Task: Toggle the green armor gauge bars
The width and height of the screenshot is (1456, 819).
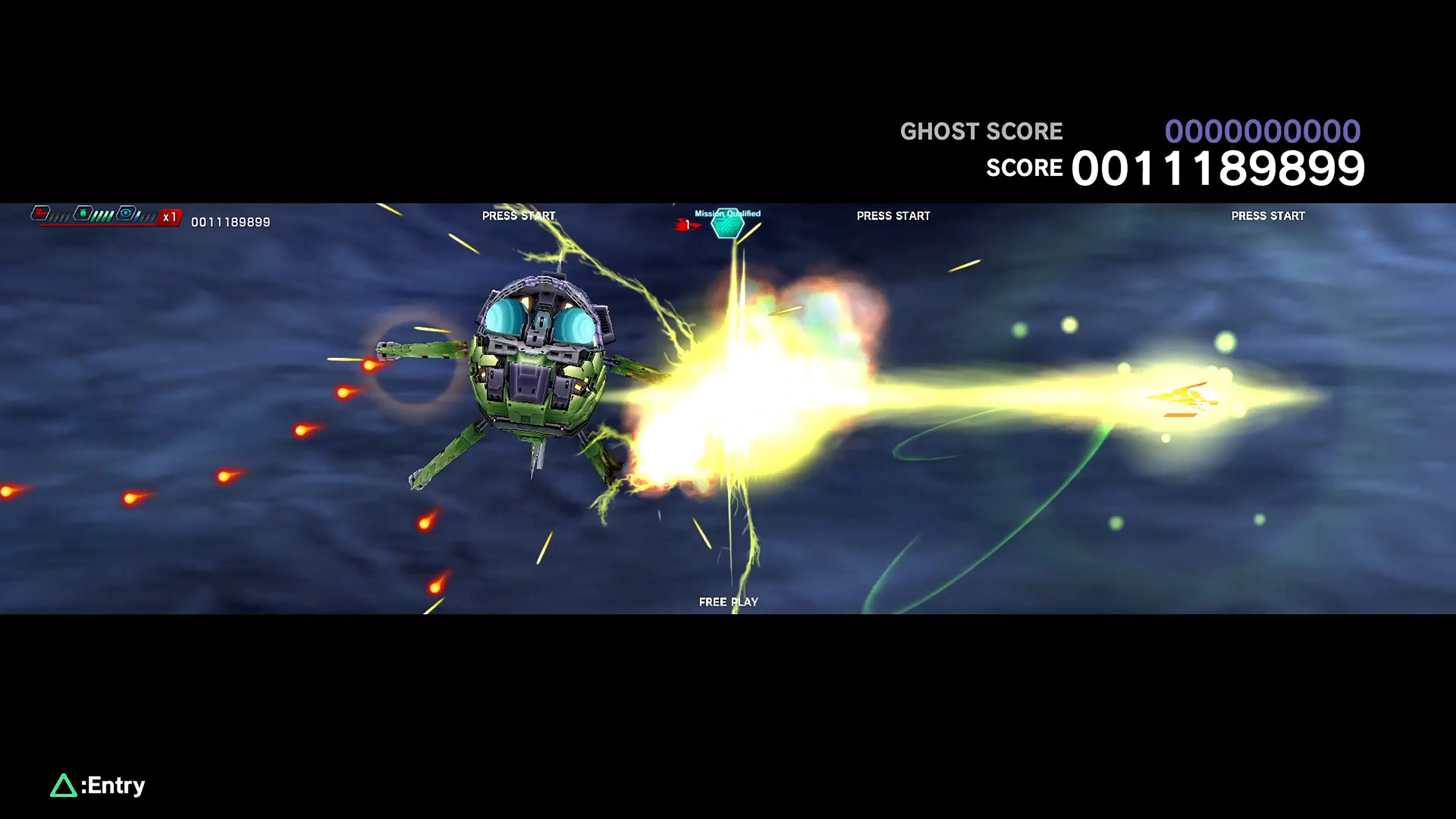Action: pos(102,216)
